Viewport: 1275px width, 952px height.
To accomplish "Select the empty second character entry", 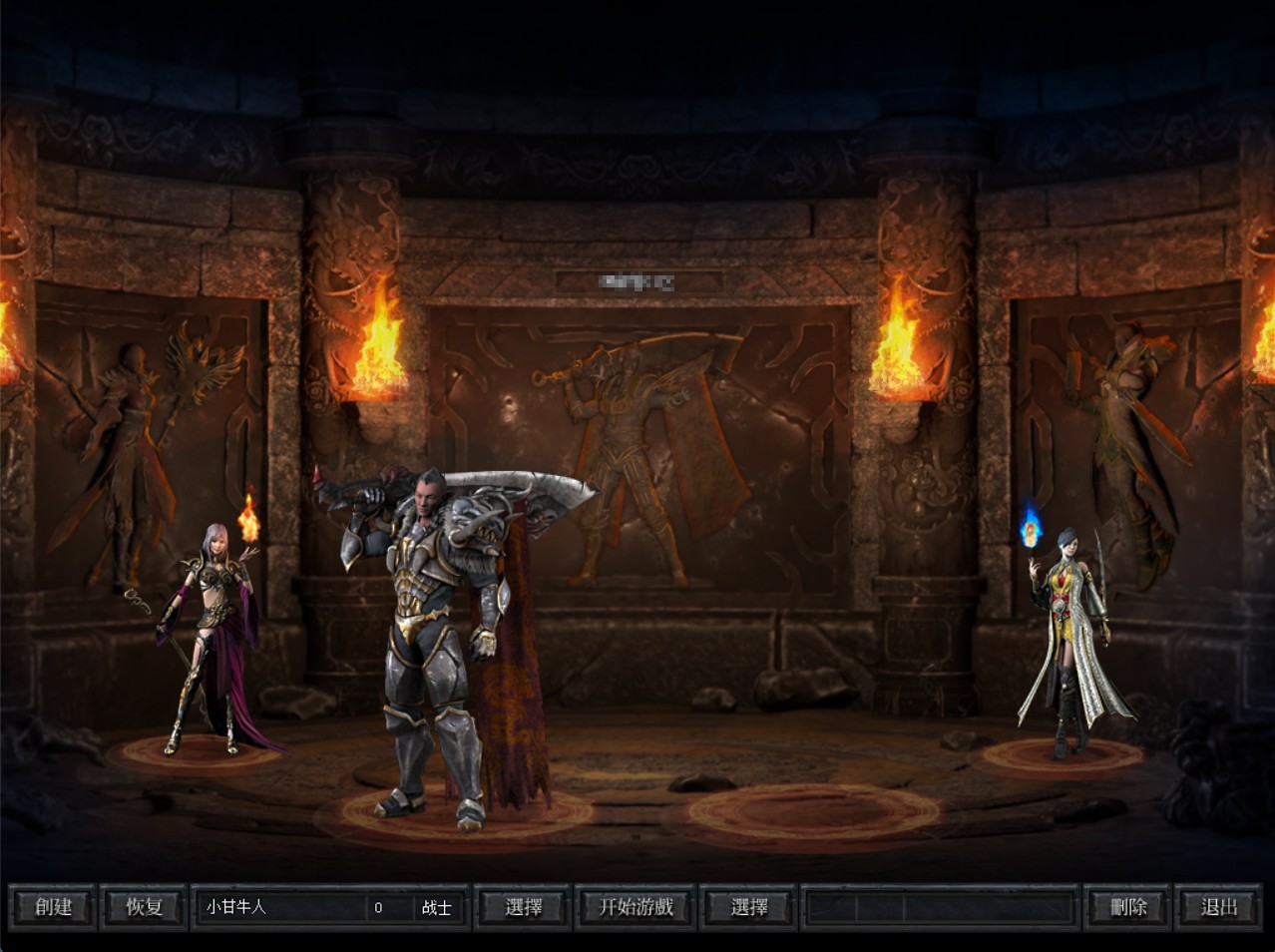I will pos(938,907).
